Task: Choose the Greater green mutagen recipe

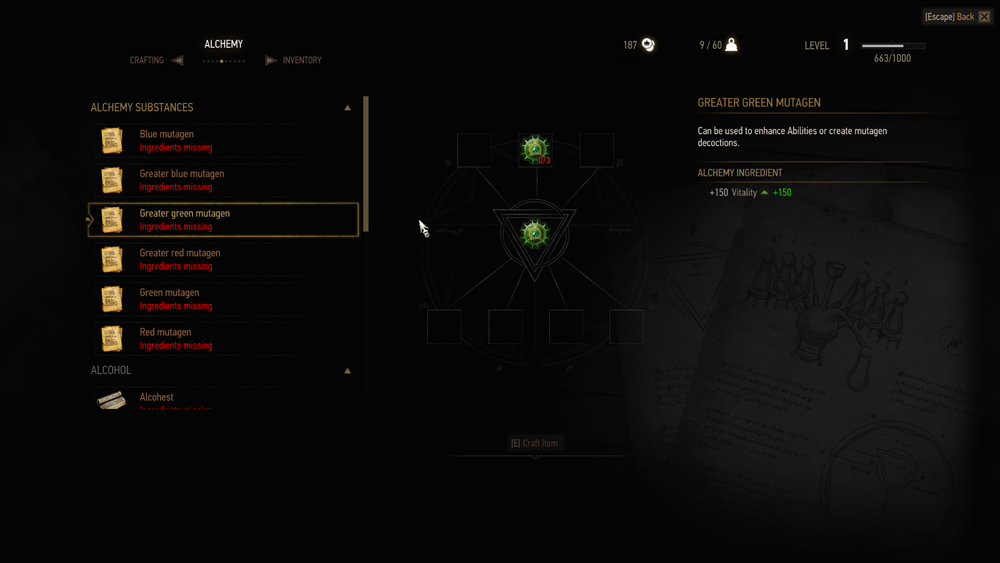Action: 222,220
